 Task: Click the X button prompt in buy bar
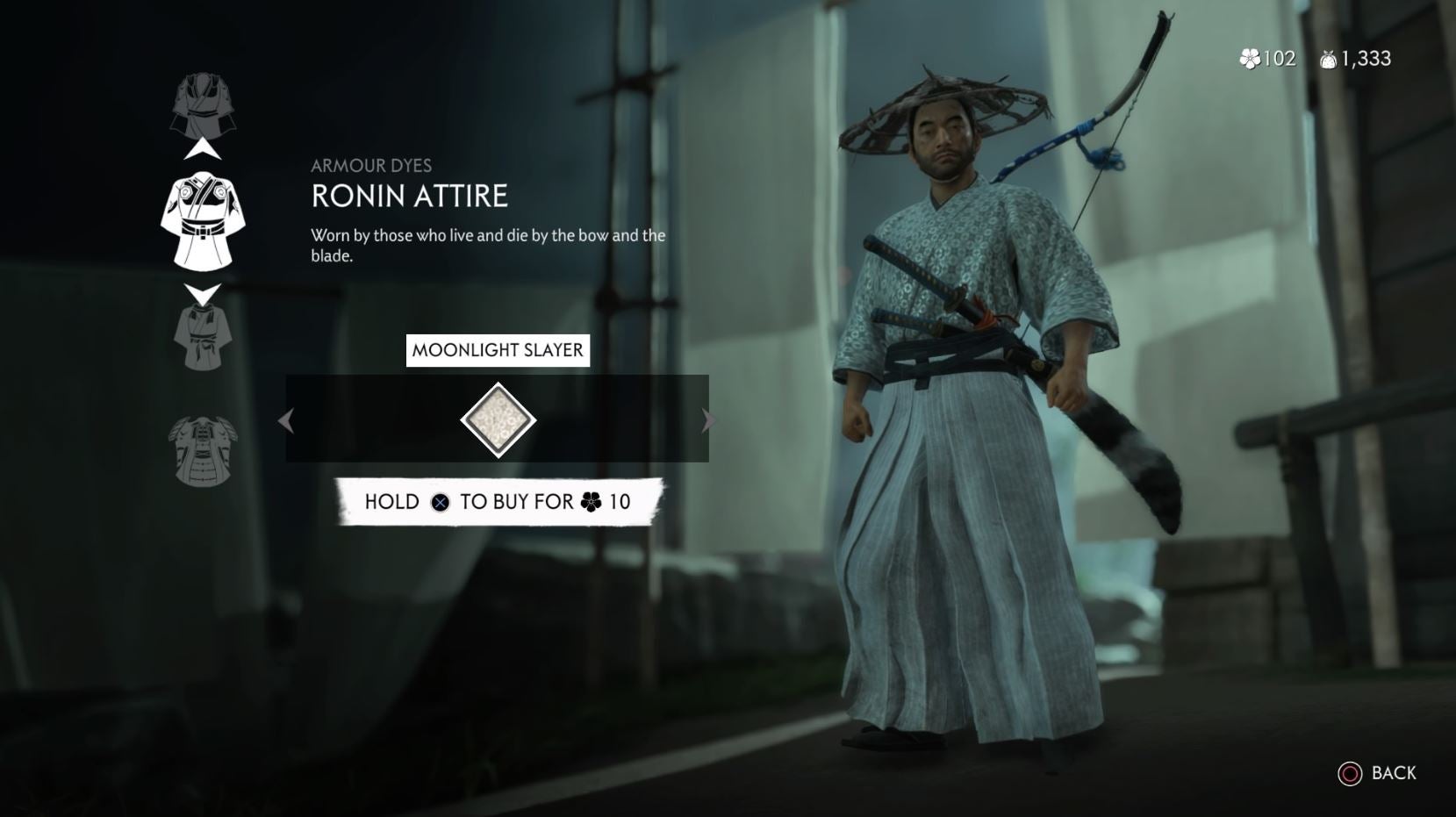pos(441,502)
